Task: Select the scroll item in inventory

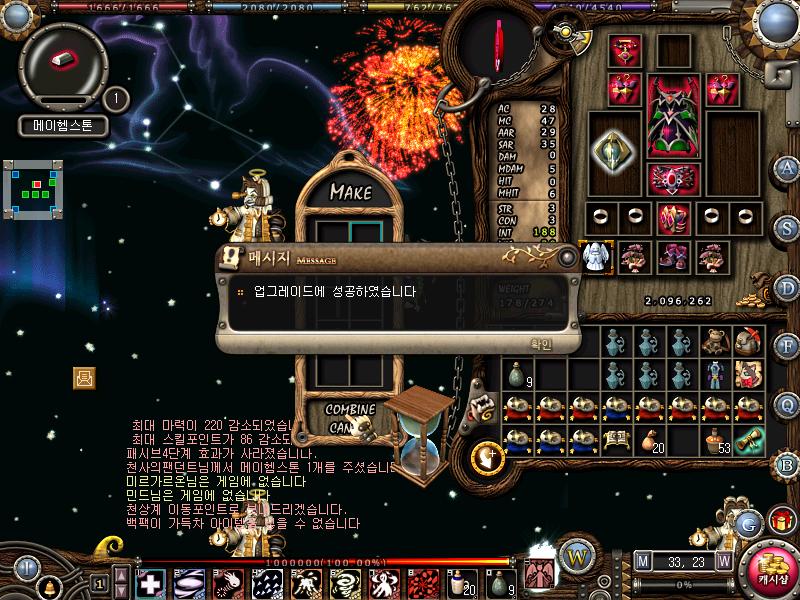Action: point(749,440)
